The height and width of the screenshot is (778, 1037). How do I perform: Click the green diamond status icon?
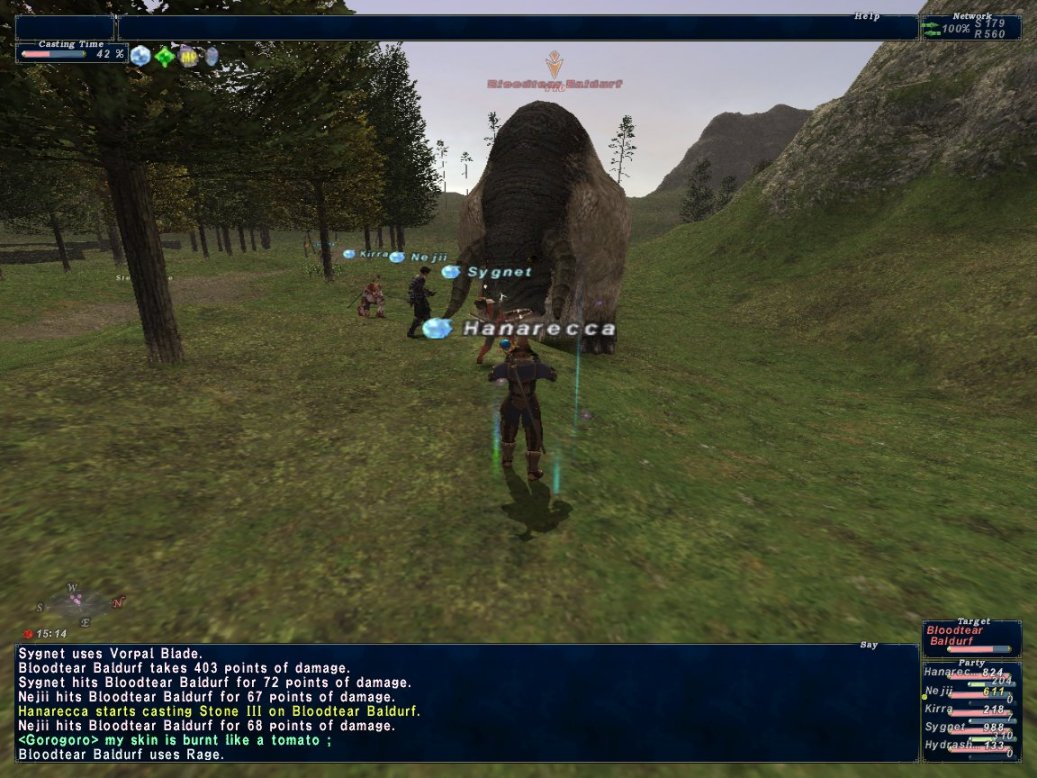pyautogui.click(x=164, y=56)
